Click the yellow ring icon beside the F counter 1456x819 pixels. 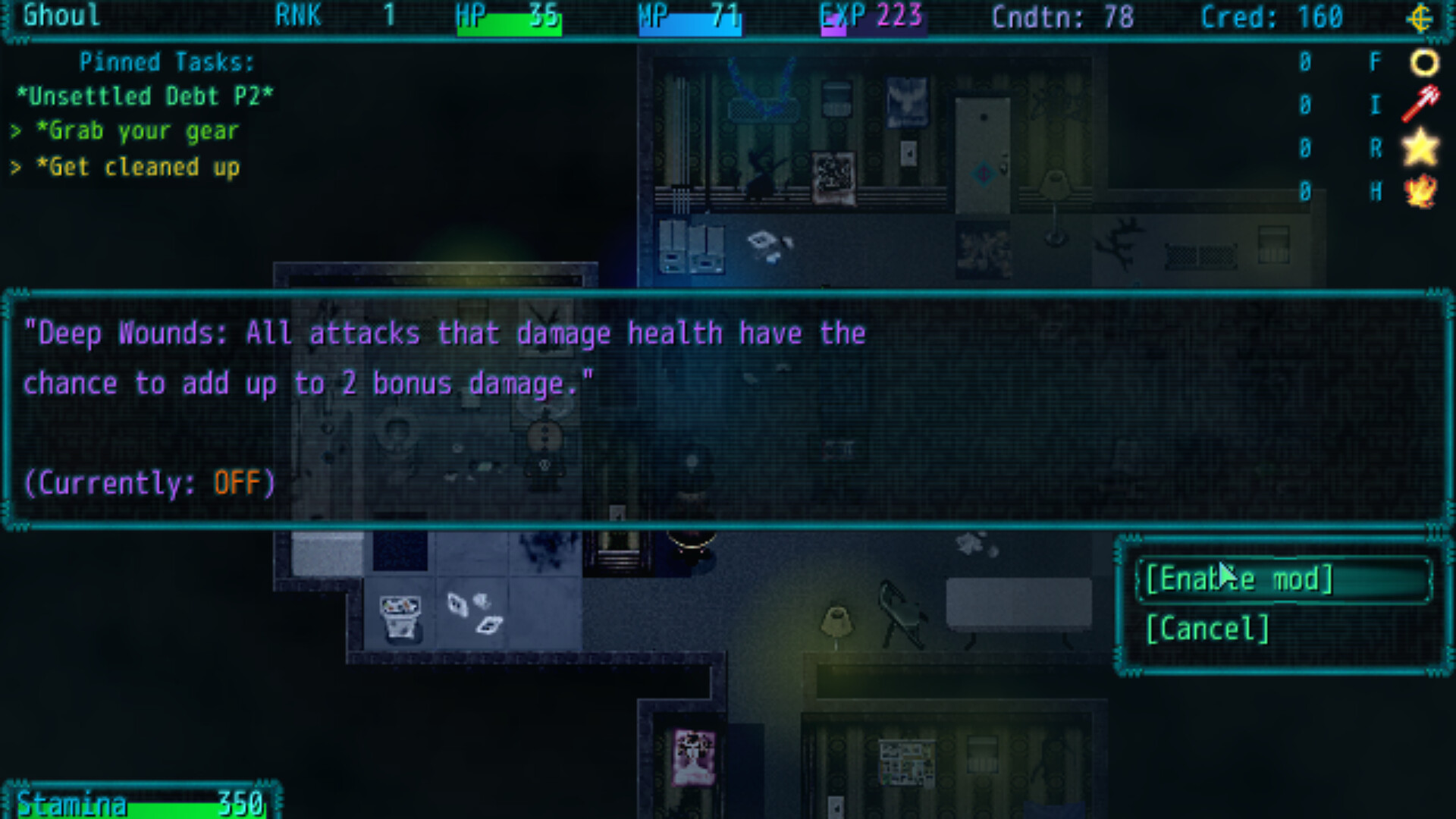coord(1424,62)
